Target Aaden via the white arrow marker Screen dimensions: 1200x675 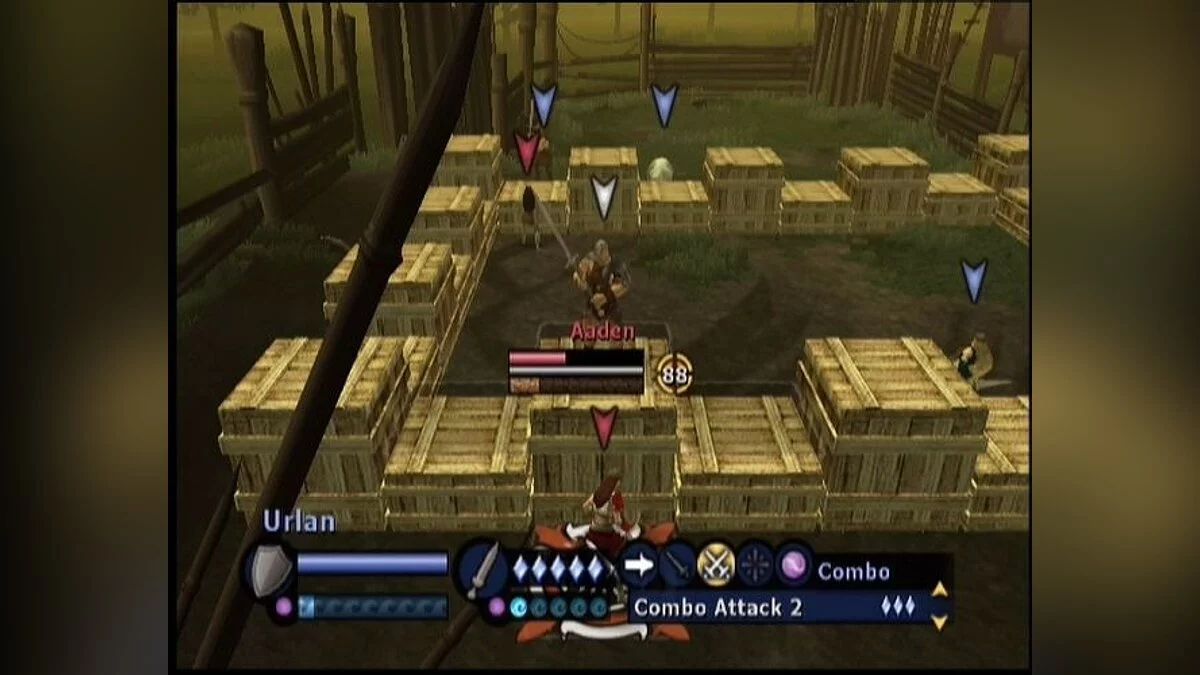click(603, 197)
